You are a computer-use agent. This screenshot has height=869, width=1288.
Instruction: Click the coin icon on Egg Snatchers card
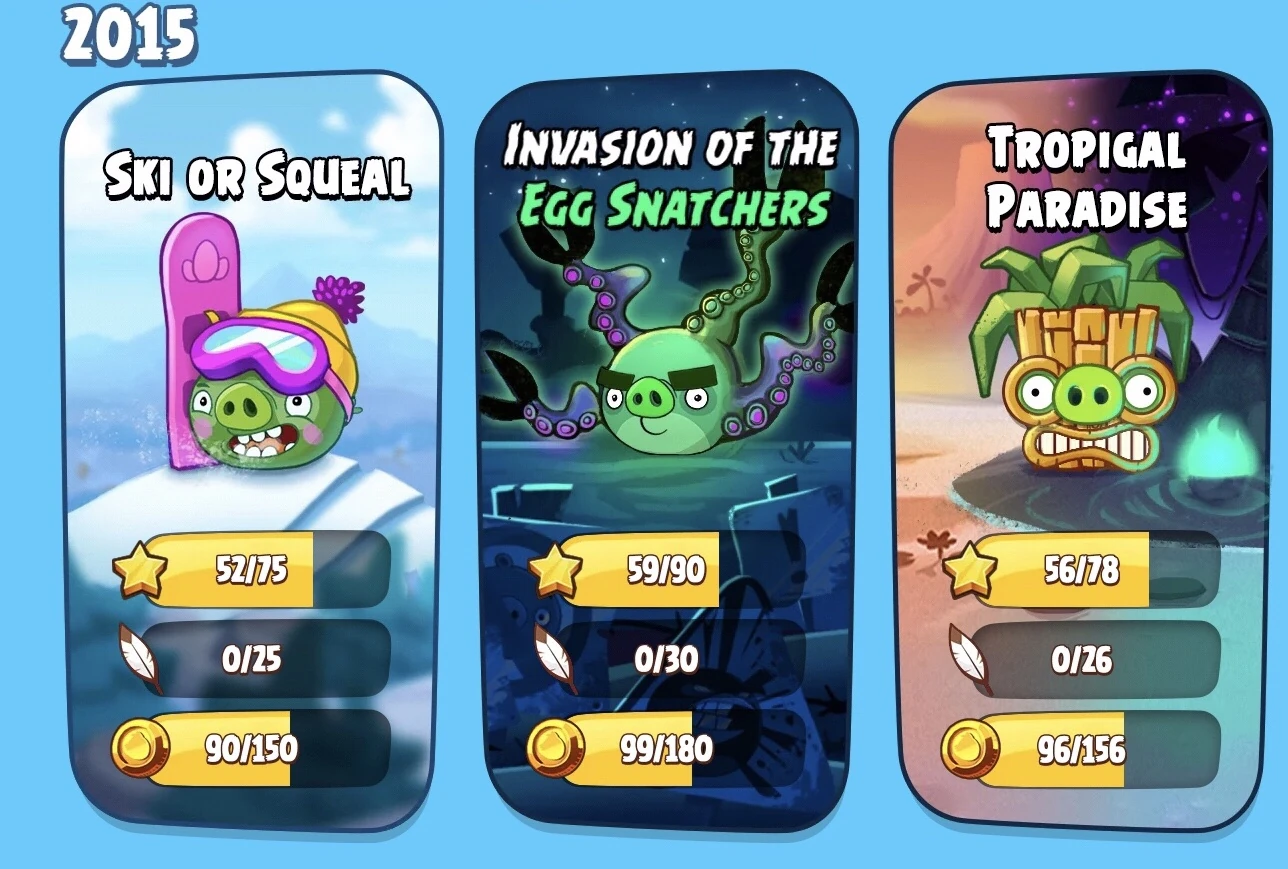pyautogui.click(x=558, y=747)
